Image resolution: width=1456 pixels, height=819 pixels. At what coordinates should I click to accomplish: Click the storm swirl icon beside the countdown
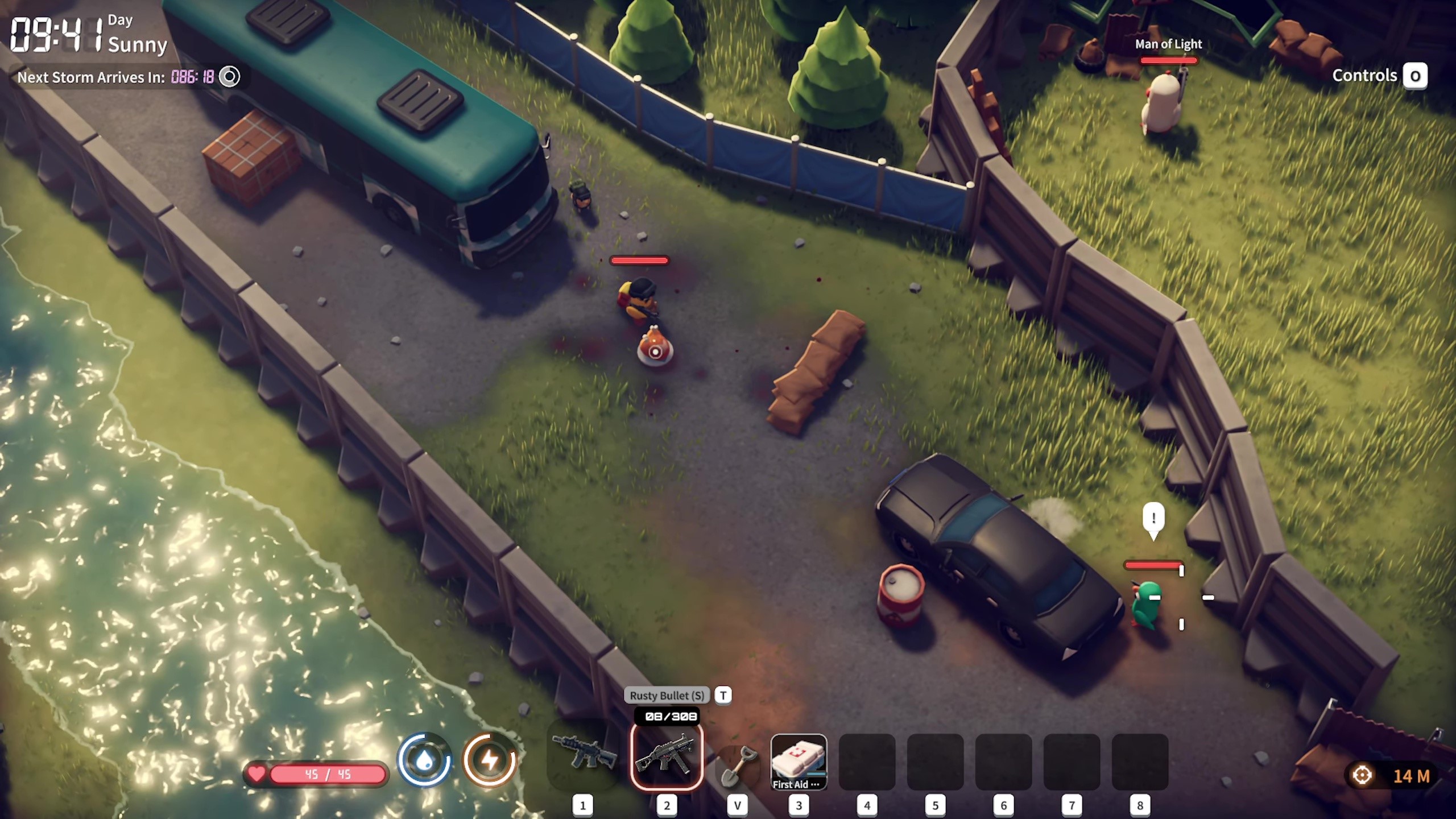(230, 77)
